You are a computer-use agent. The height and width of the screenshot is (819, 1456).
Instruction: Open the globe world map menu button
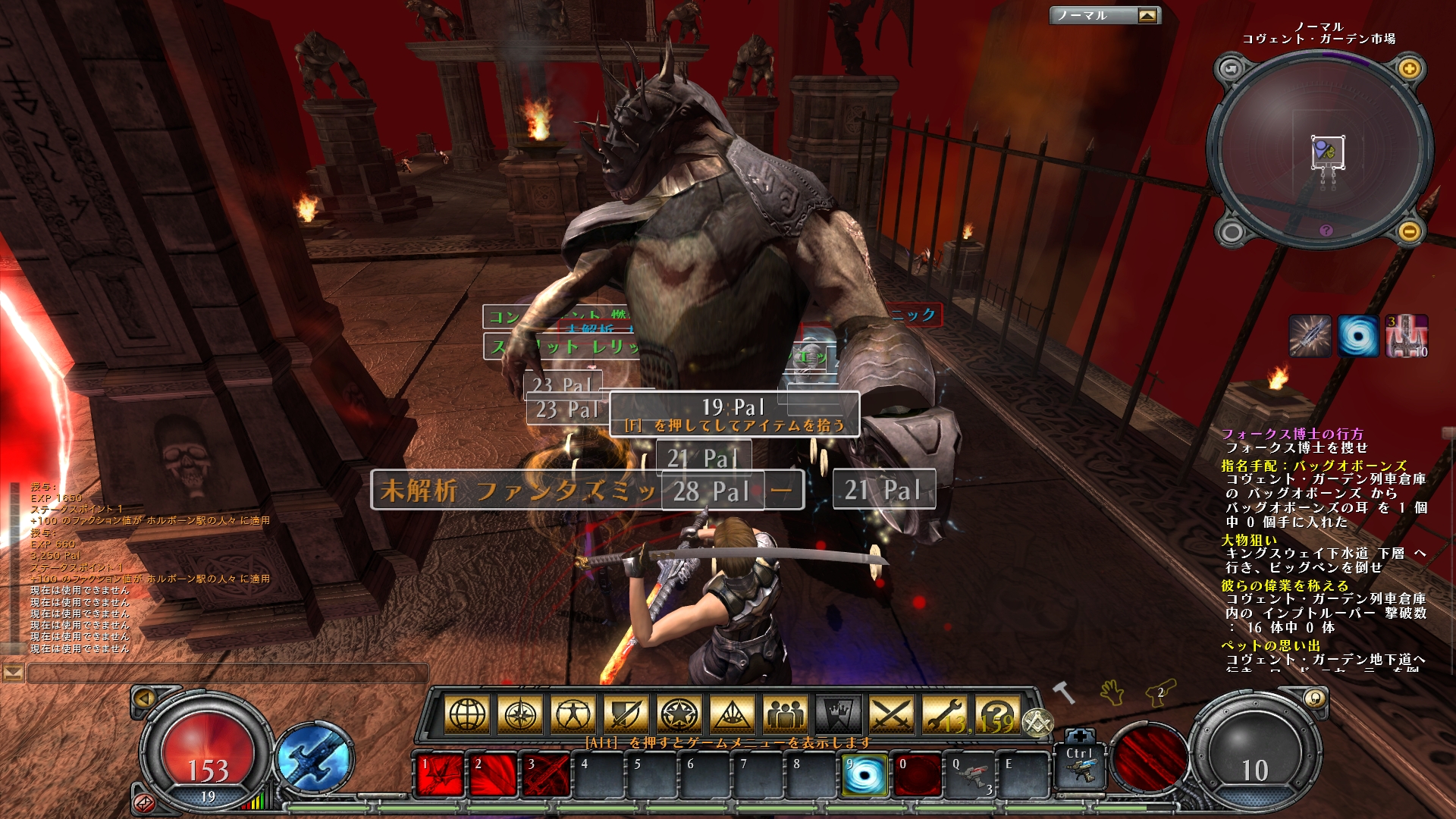click(468, 714)
